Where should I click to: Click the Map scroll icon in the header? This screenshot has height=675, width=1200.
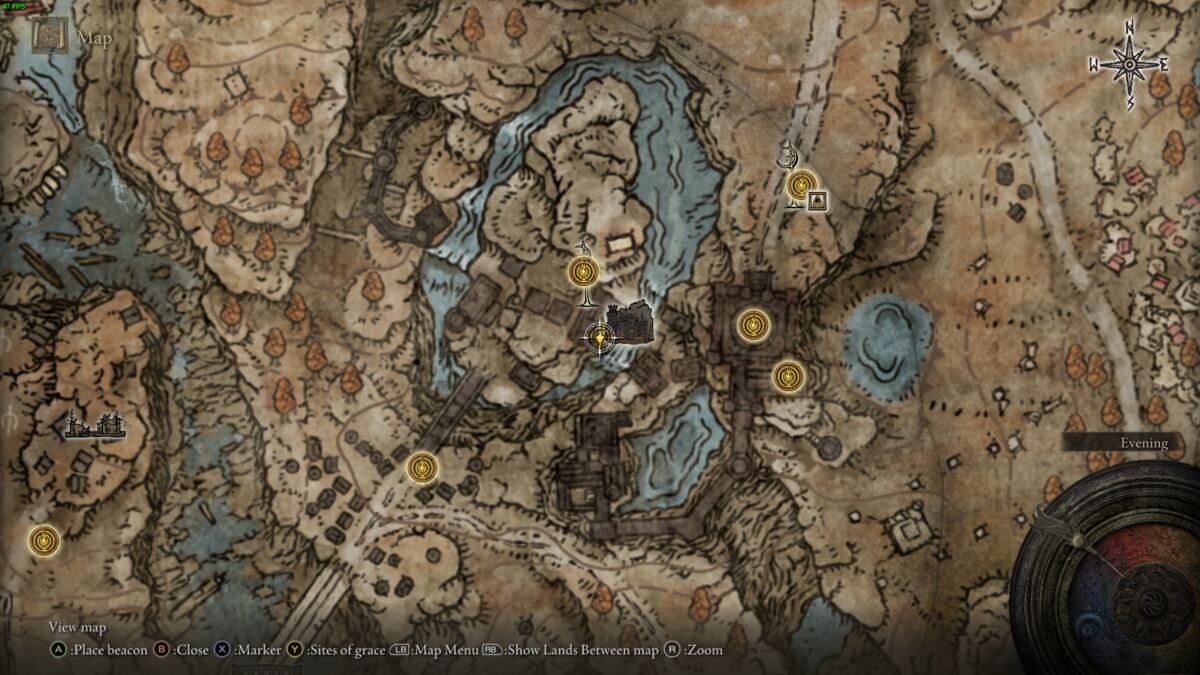(48, 37)
